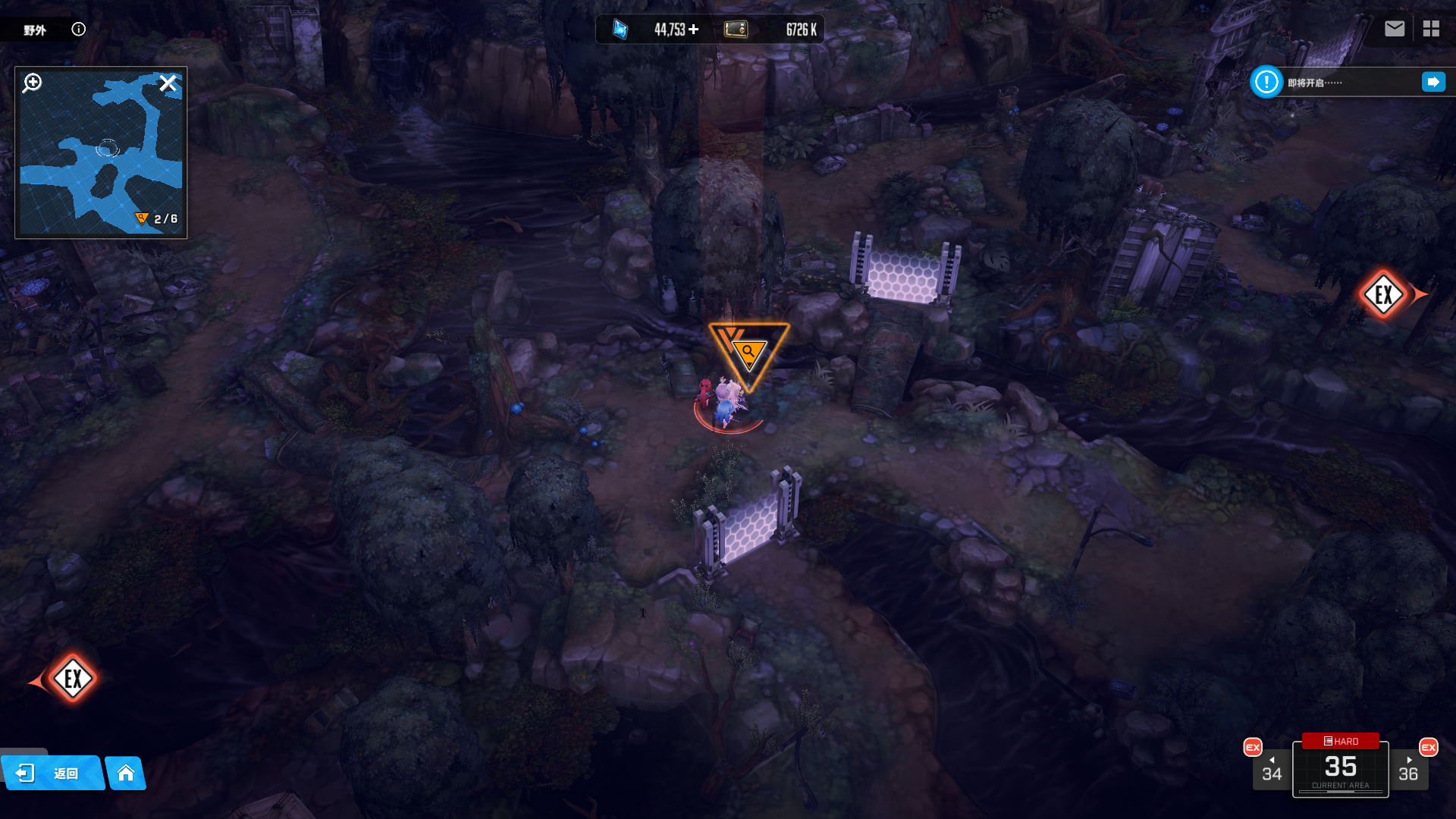Viewport: 1456px width, 819px height.
Task: Click the blue exclamation notice icon
Action: [1266, 82]
